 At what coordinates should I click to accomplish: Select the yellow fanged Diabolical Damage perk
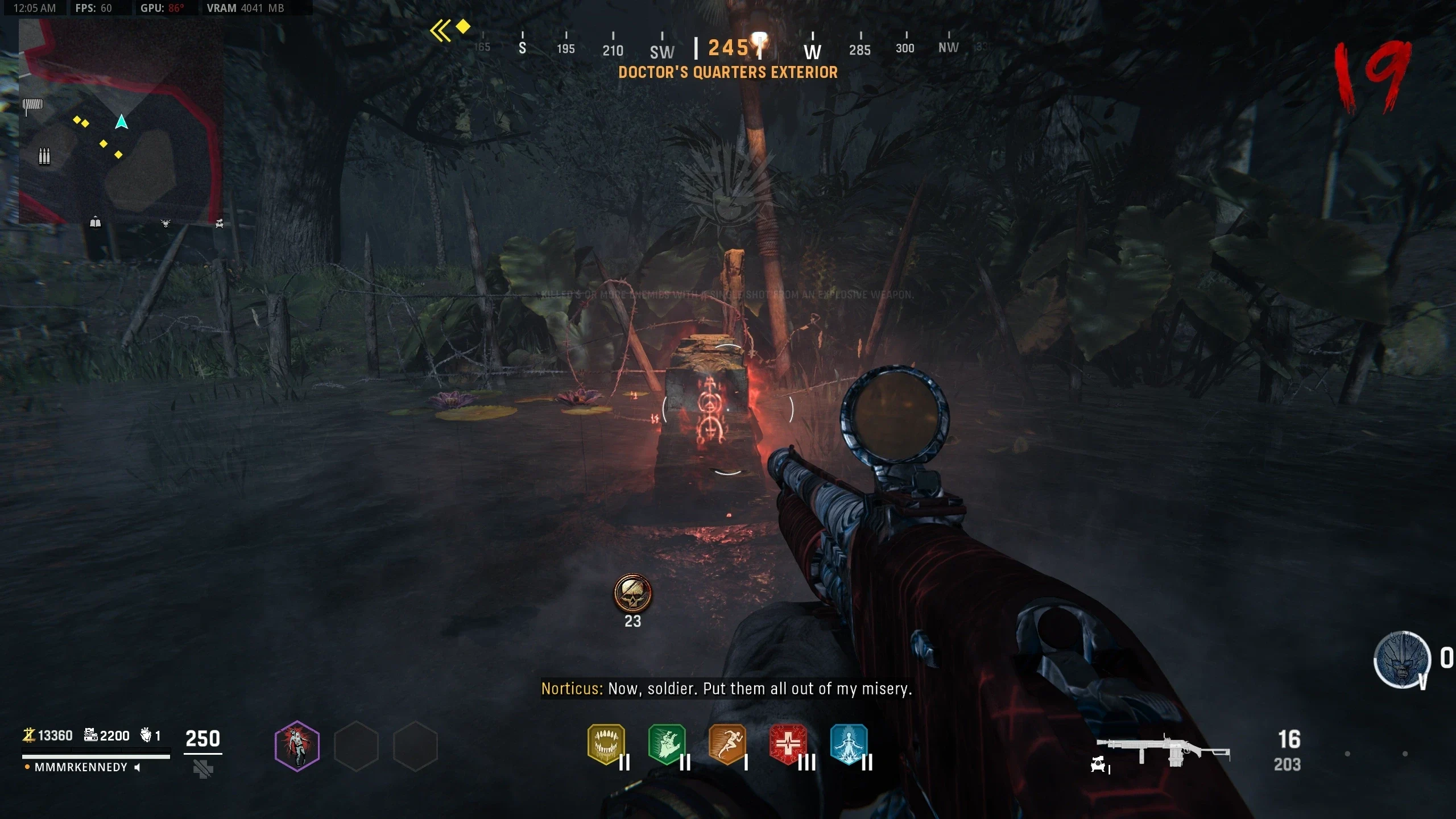tap(606, 744)
